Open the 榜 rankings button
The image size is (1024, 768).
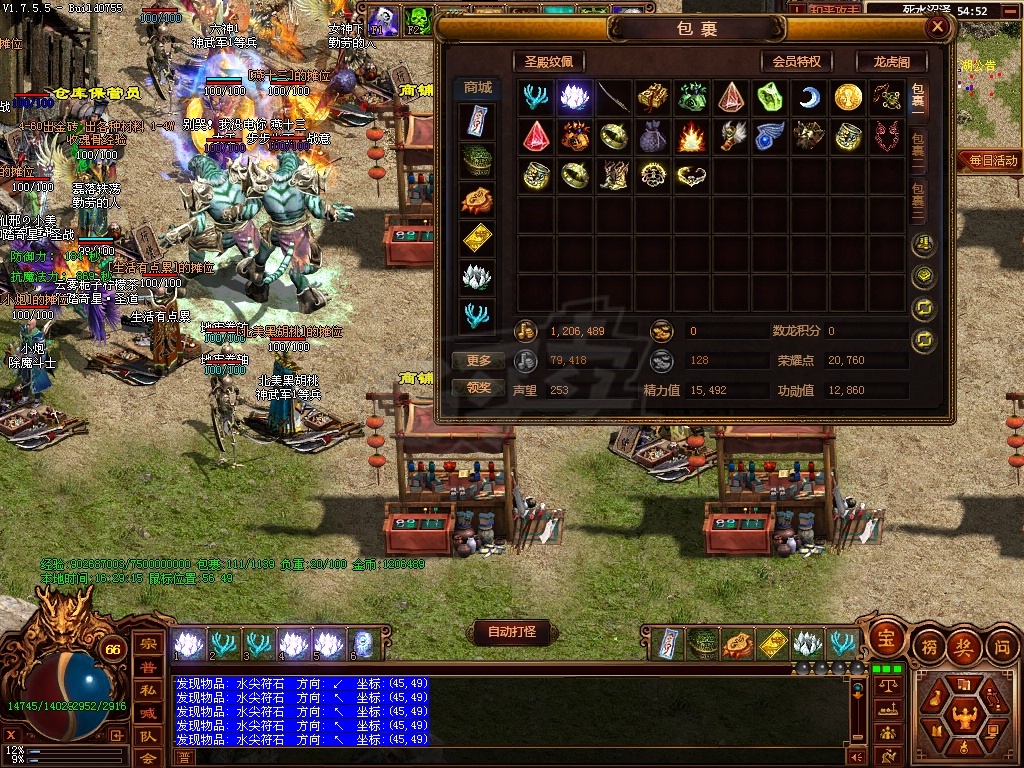click(x=928, y=647)
